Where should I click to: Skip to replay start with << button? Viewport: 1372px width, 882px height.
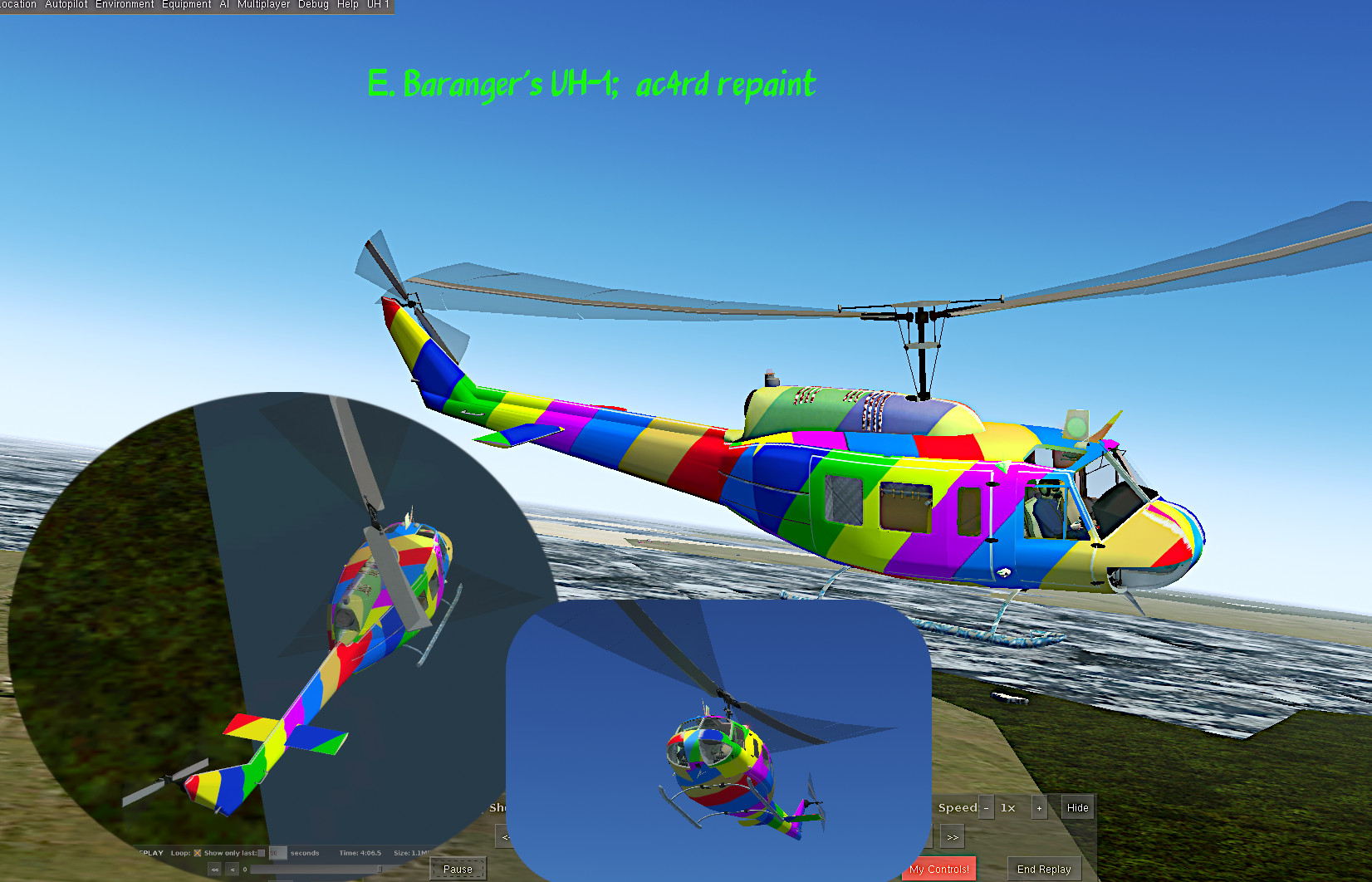[214, 869]
